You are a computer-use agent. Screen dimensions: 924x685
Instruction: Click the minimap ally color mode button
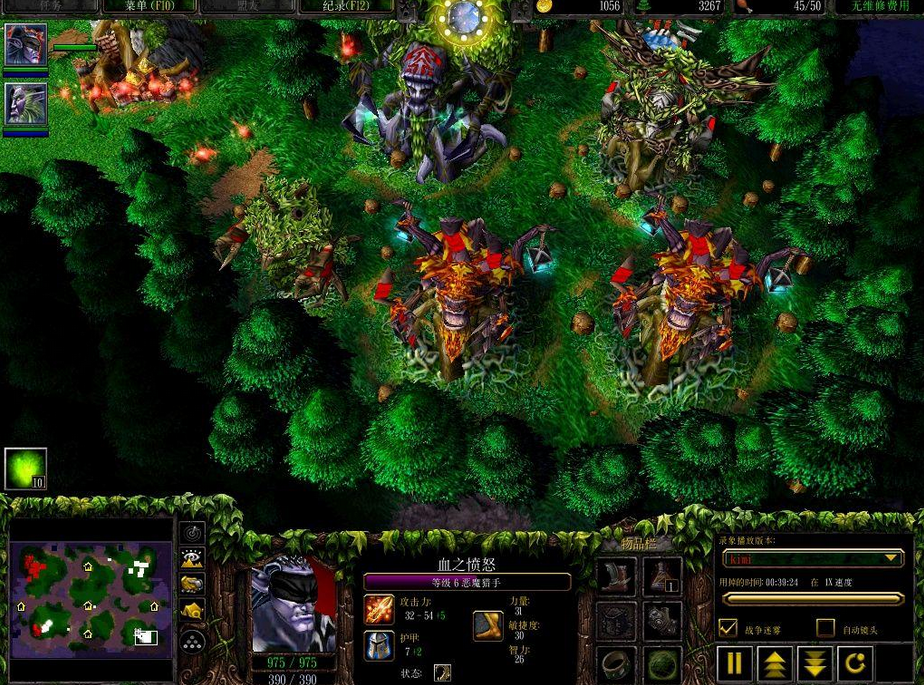[x=192, y=584]
